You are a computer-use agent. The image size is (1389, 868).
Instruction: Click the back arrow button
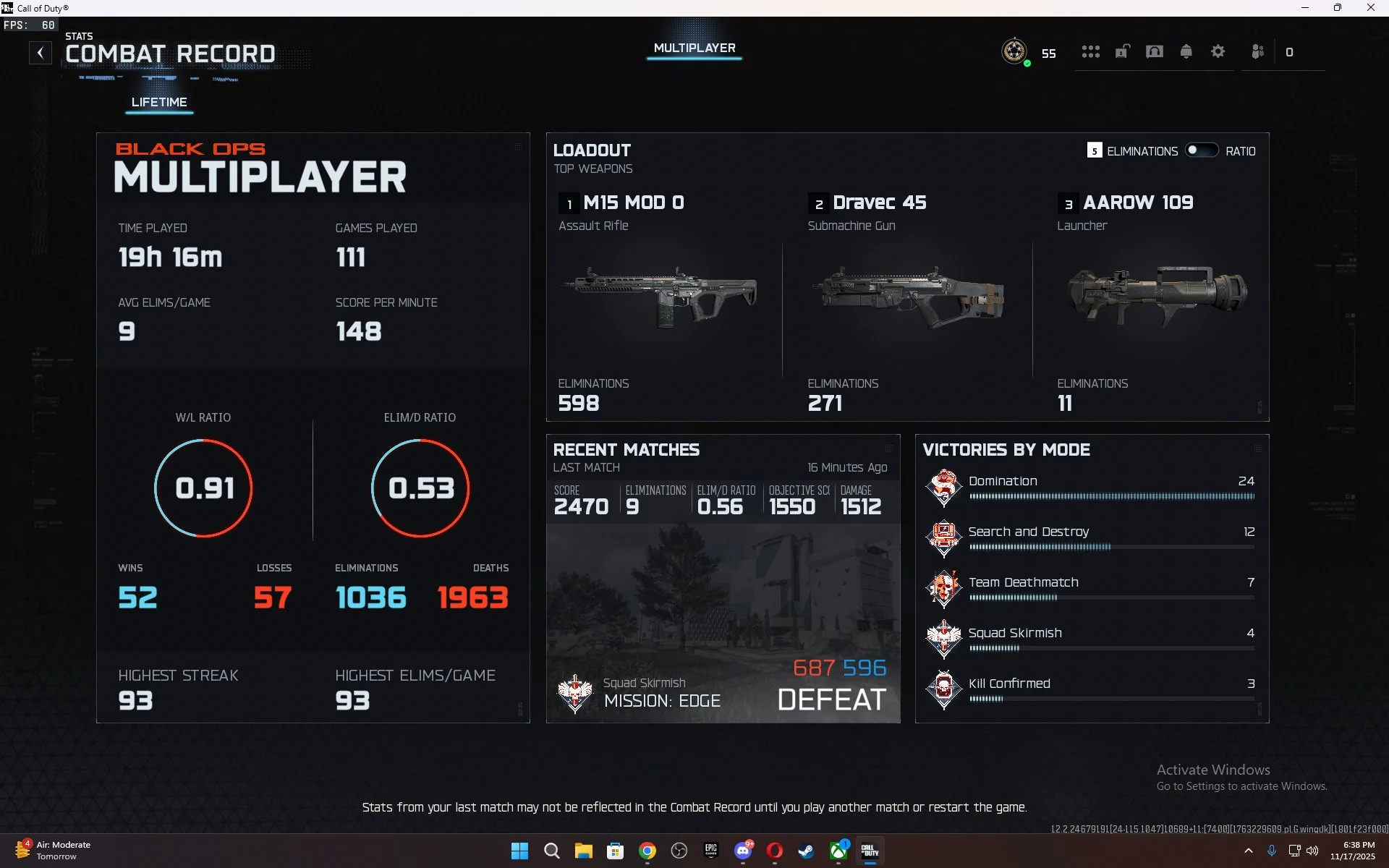[x=41, y=52]
